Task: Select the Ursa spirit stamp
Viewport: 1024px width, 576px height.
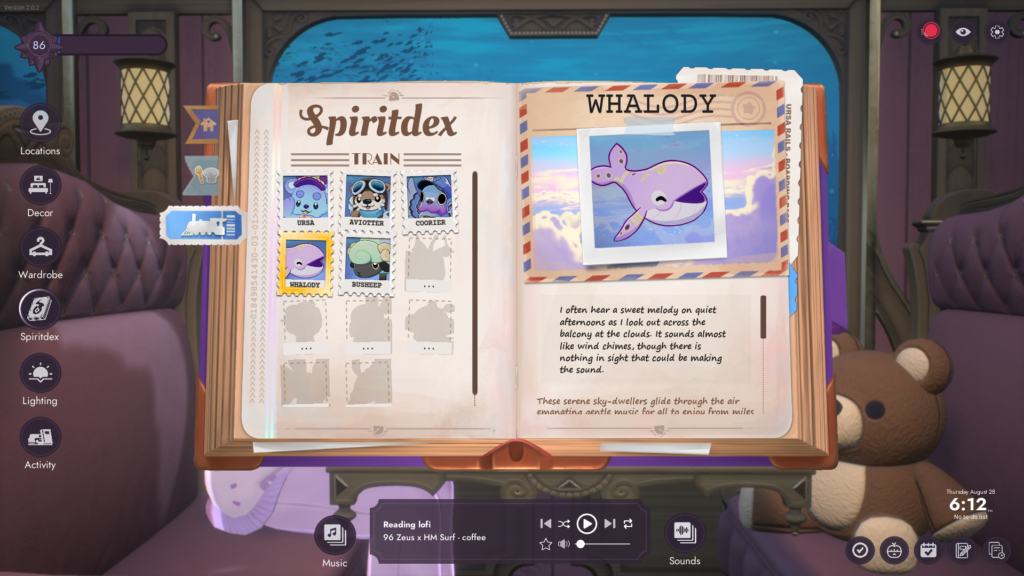Action: [305, 200]
